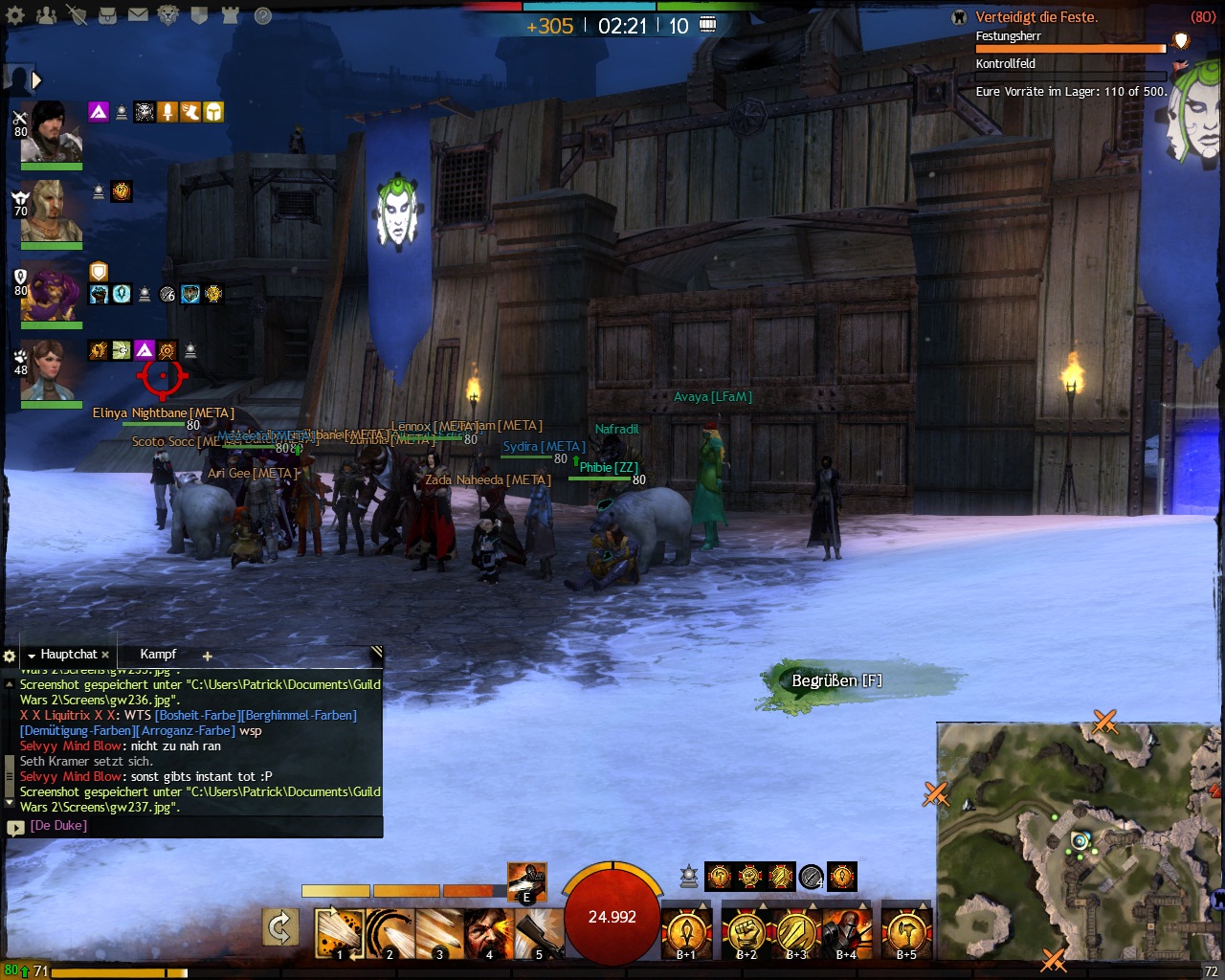The image size is (1225, 980).
Task: Open the World vs World castle icon
Action: 231,15
